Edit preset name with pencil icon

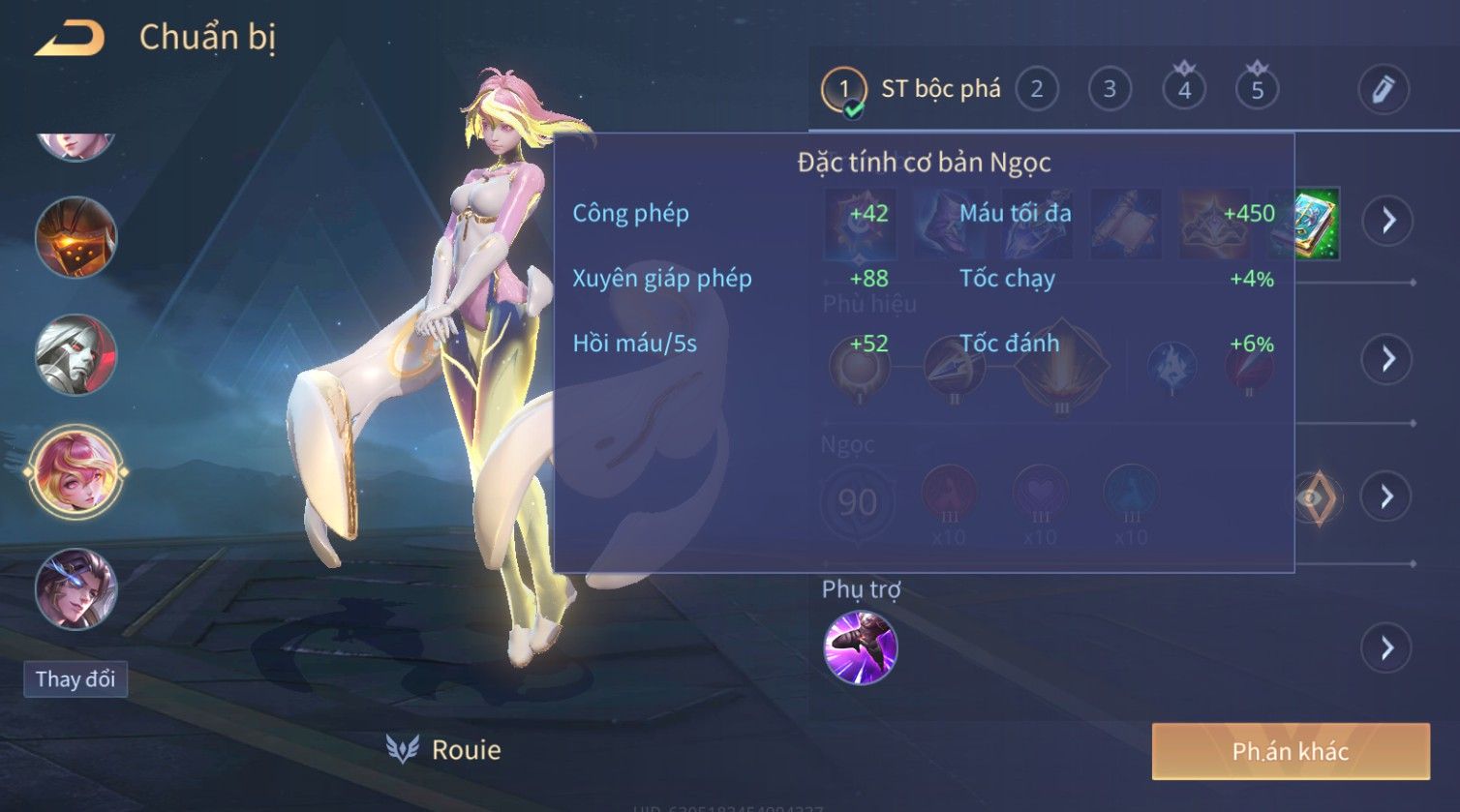click(1382, 90)
